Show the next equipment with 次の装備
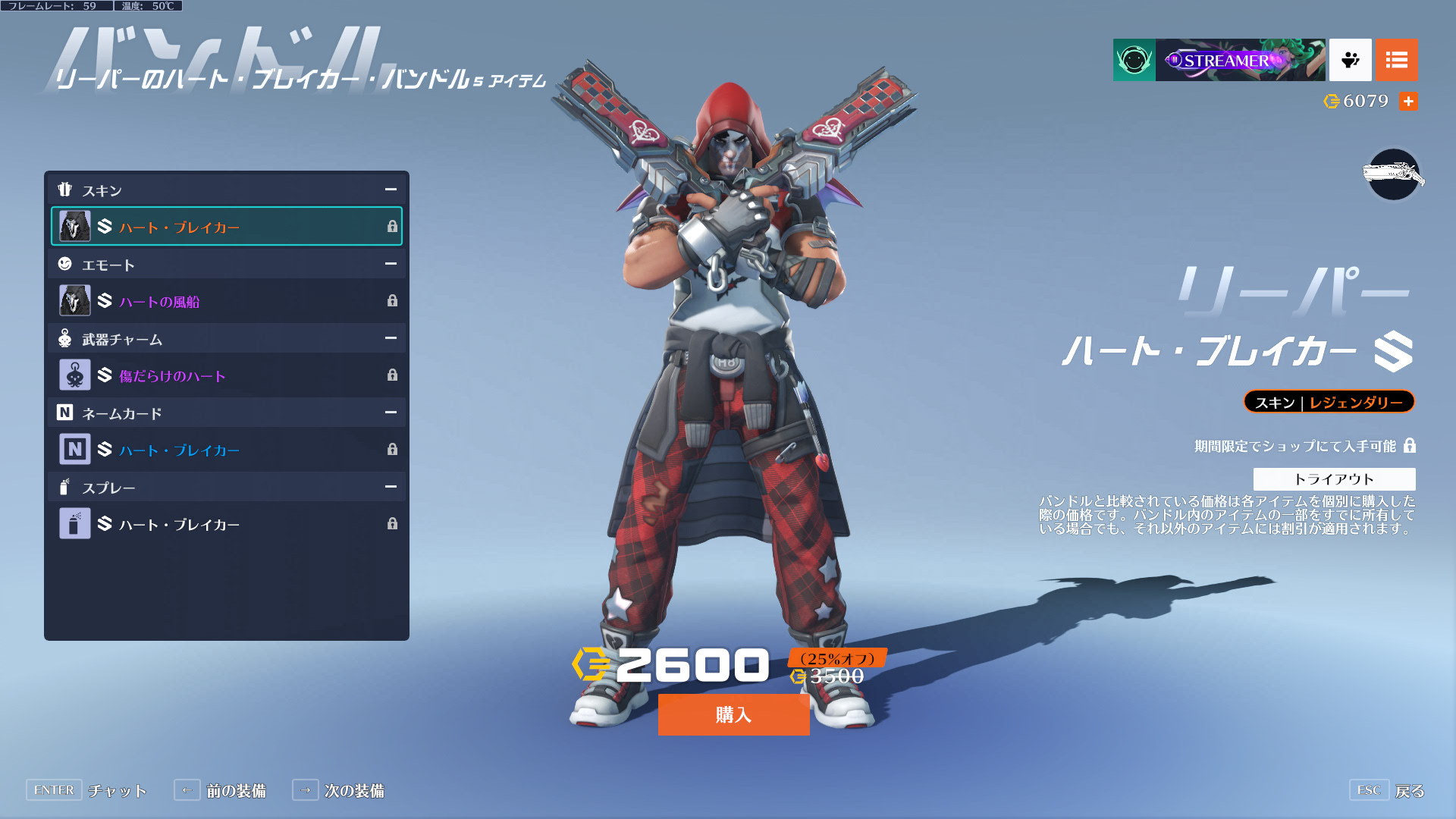The image size is (1456, 819). coord(339,790)
